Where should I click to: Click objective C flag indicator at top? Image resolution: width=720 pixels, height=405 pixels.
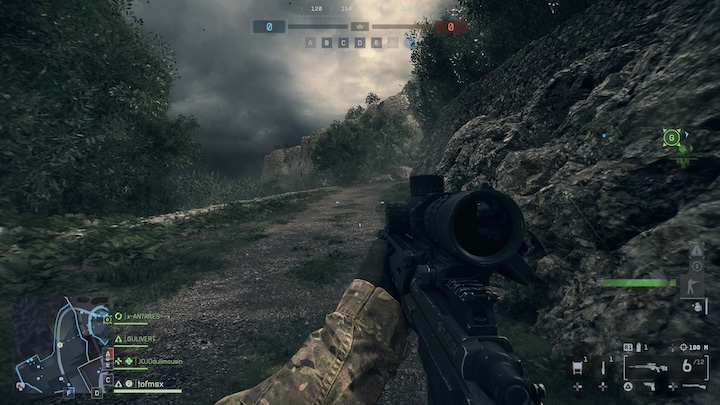click(x=343, y=42)
